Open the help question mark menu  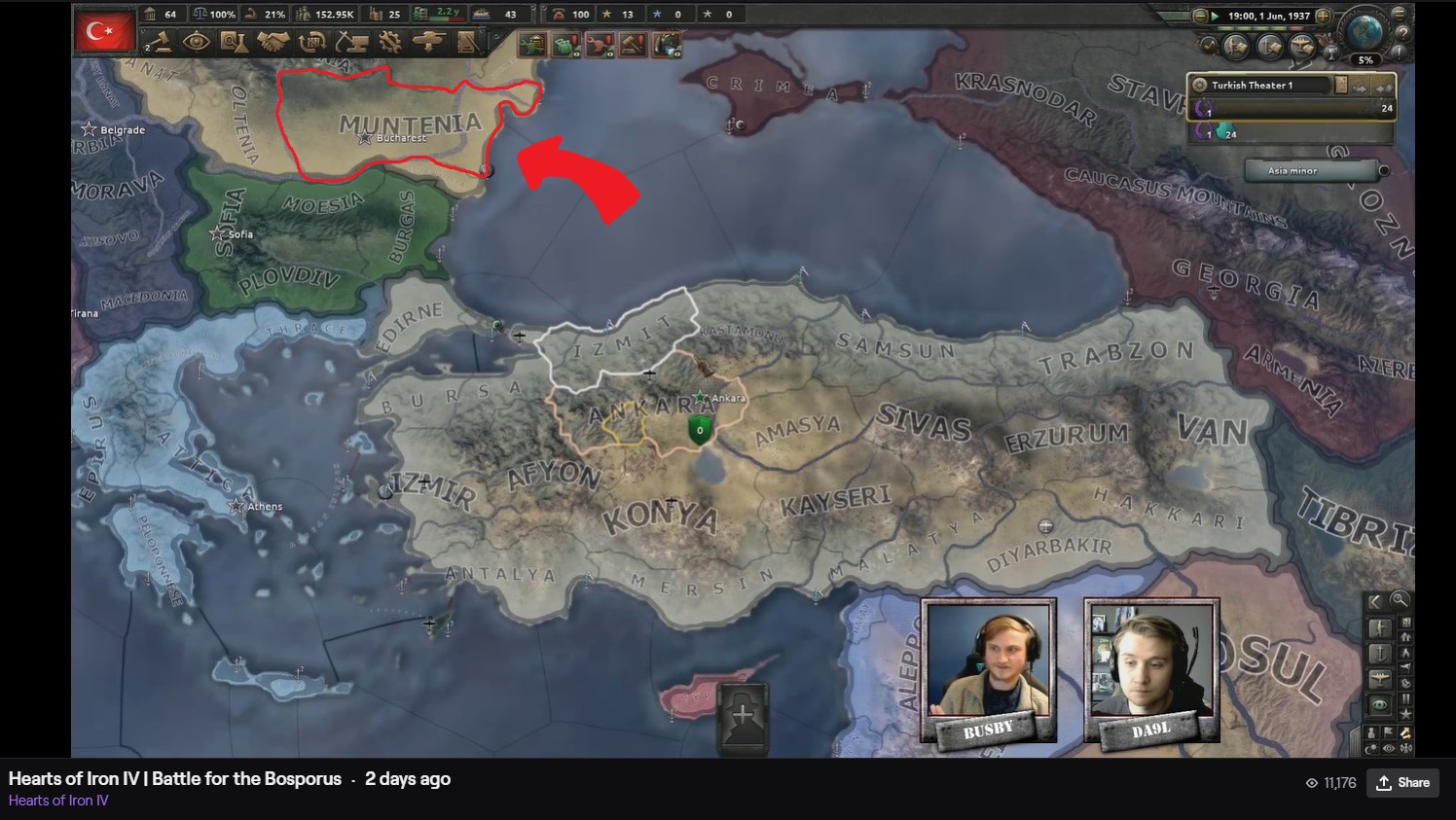(x=1403, y=34)
